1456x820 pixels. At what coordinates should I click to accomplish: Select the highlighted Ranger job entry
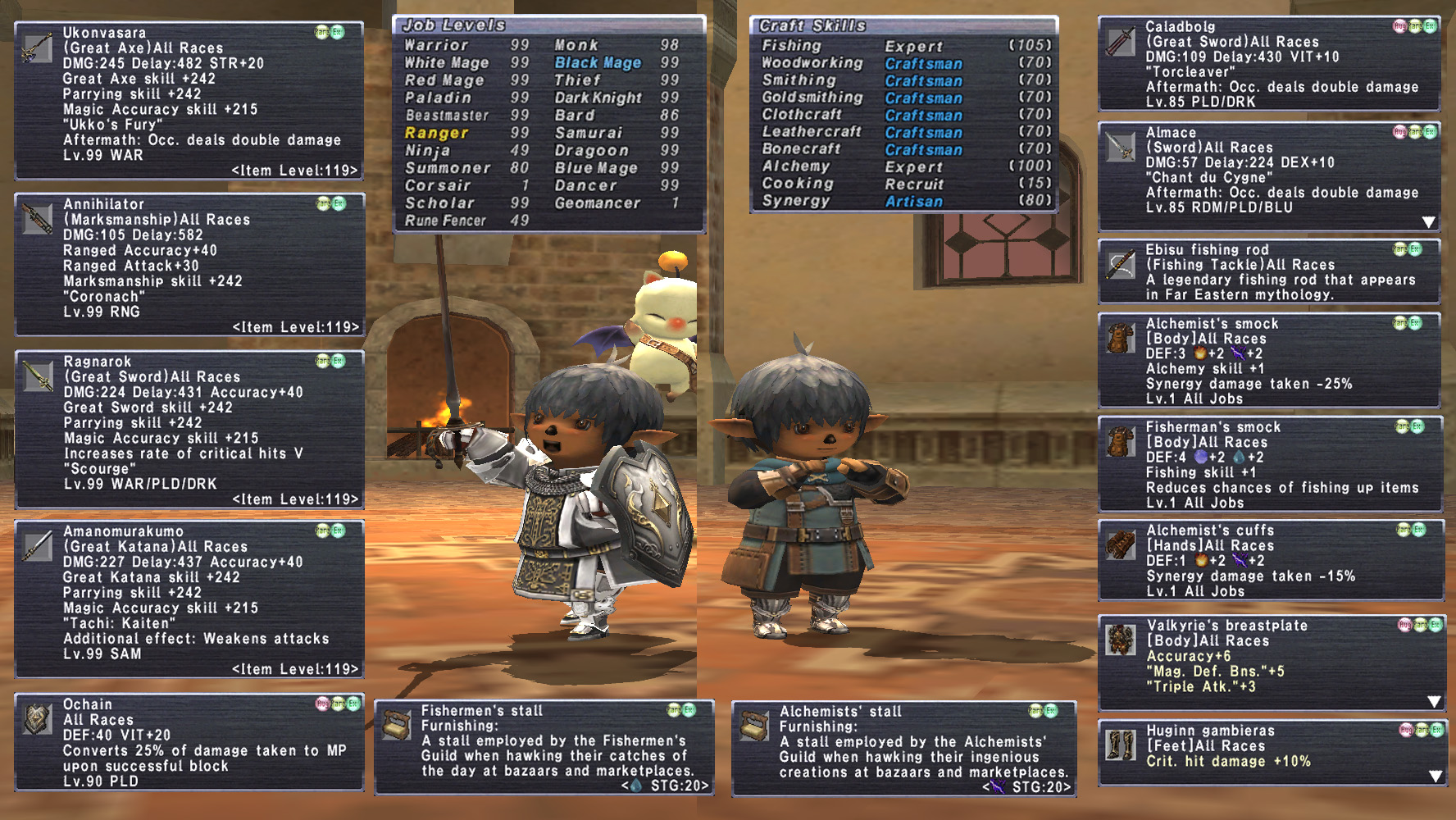436,133
